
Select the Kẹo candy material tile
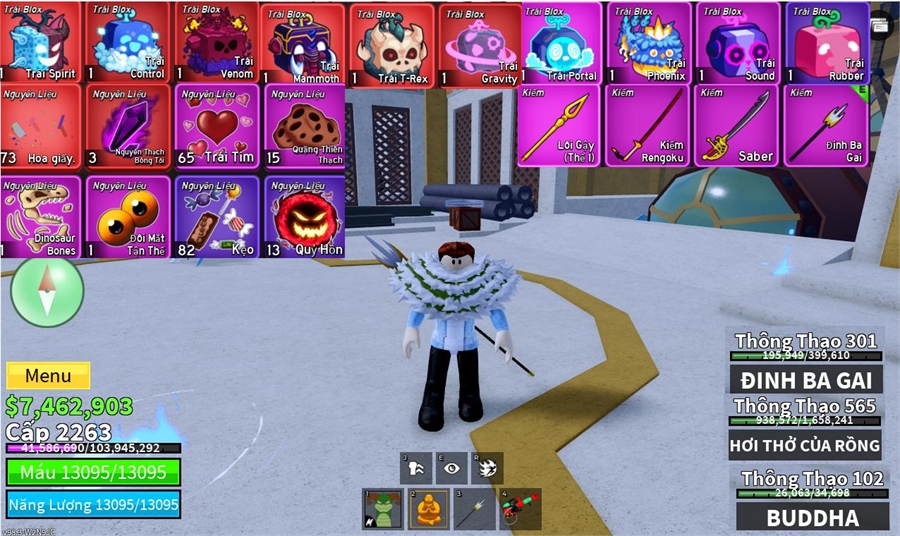[217, 217]
